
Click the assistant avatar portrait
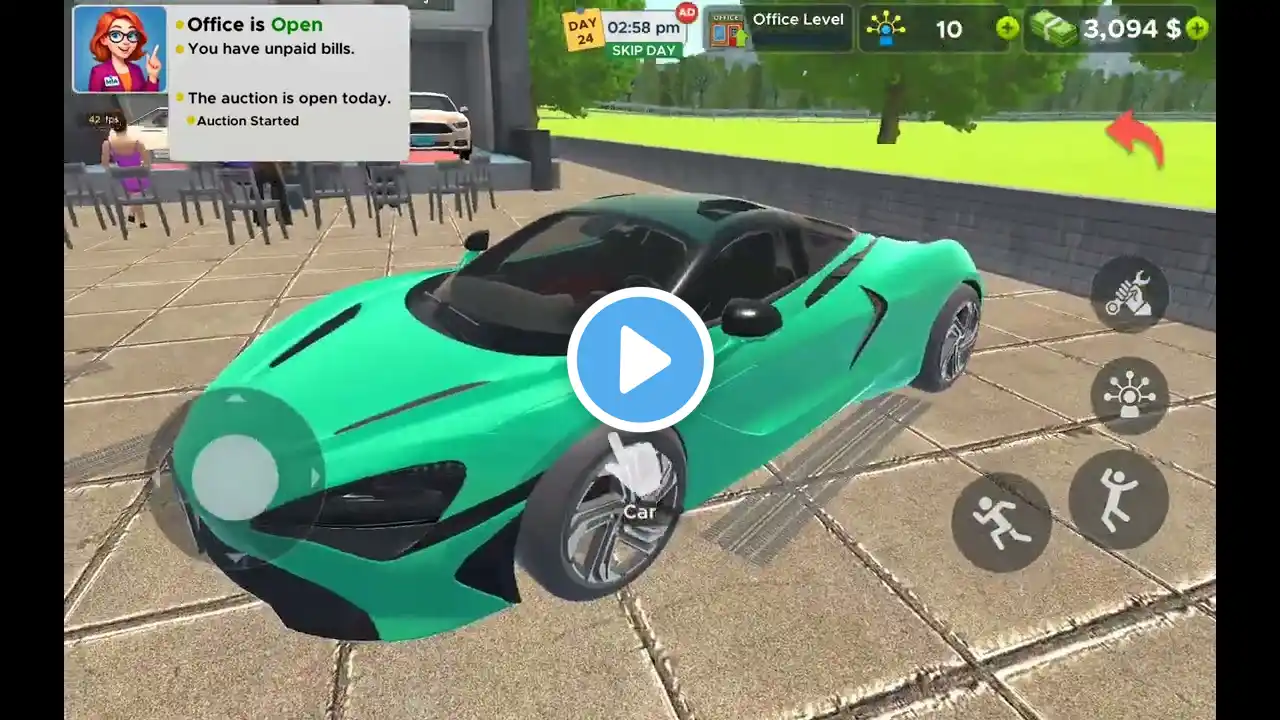120,49
